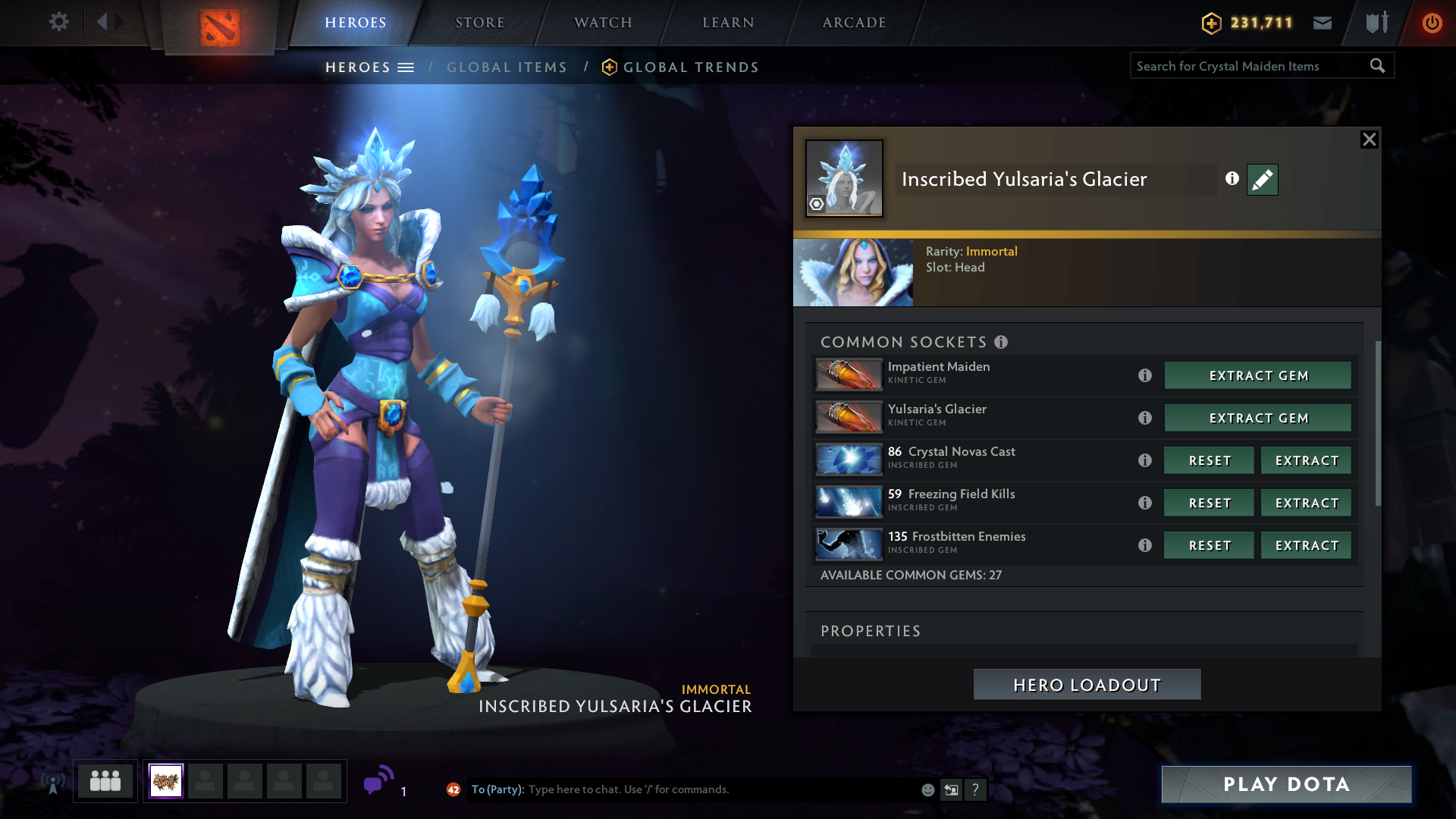Reset the Frostbitten Enemies inscribed gem
Image resolution: width=1456 pixels, height=819 pixels.
pos(1210,545)
